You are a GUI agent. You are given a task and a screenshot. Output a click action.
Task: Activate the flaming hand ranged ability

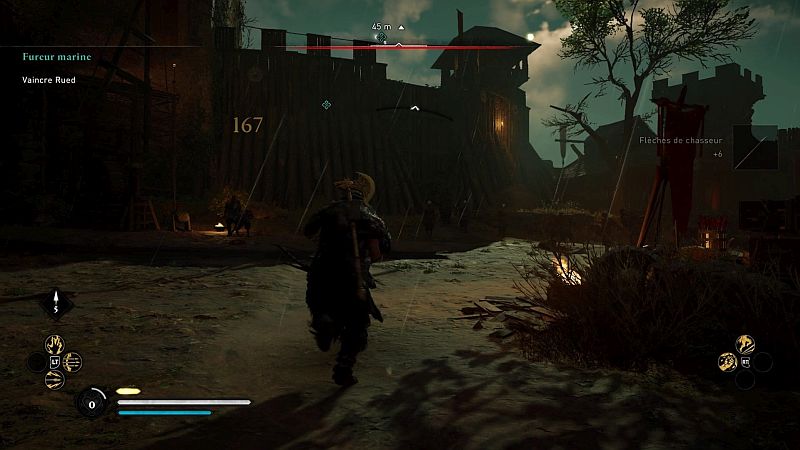(53, 344)
